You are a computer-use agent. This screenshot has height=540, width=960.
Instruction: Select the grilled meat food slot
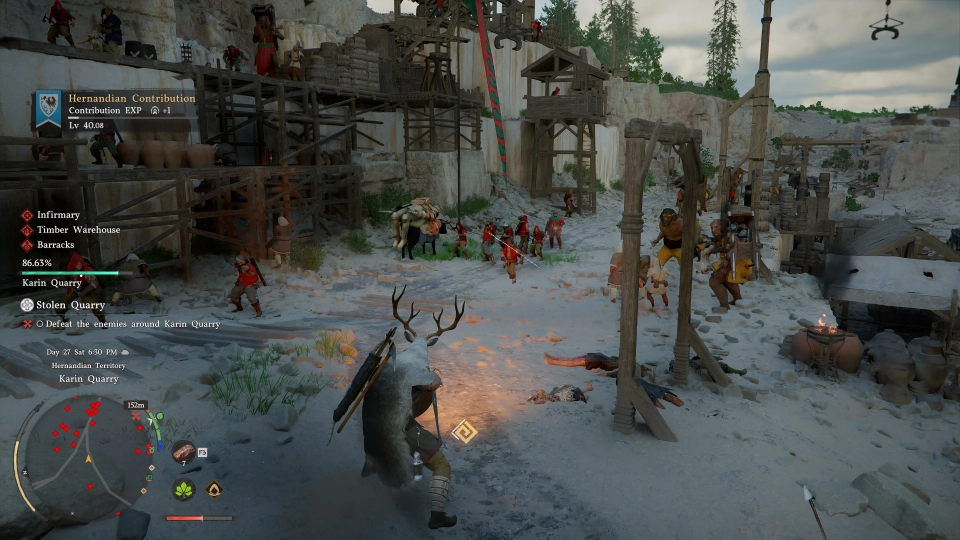(184, 452)
